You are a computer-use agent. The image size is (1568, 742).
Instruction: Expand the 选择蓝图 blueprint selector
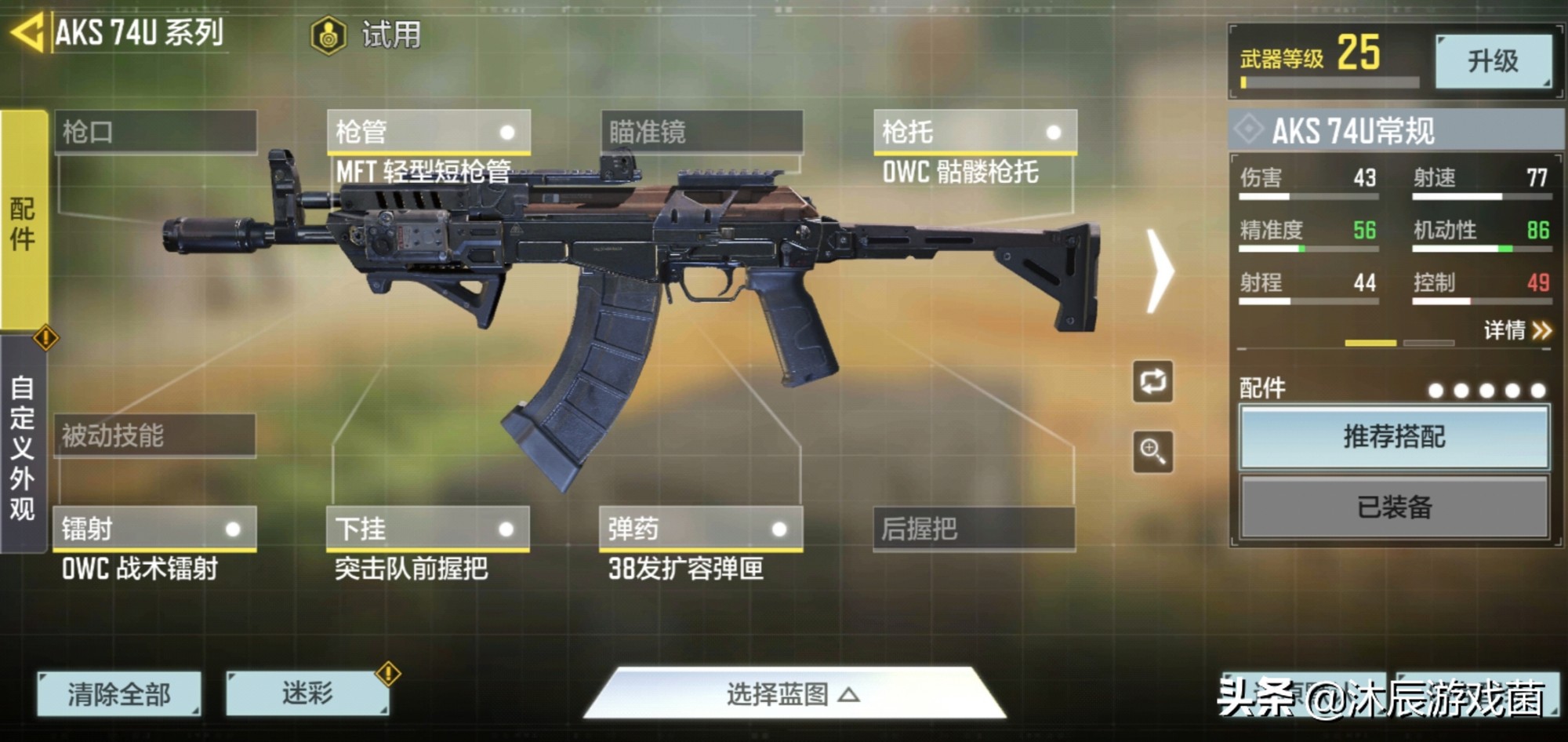(x=792, y=694)
